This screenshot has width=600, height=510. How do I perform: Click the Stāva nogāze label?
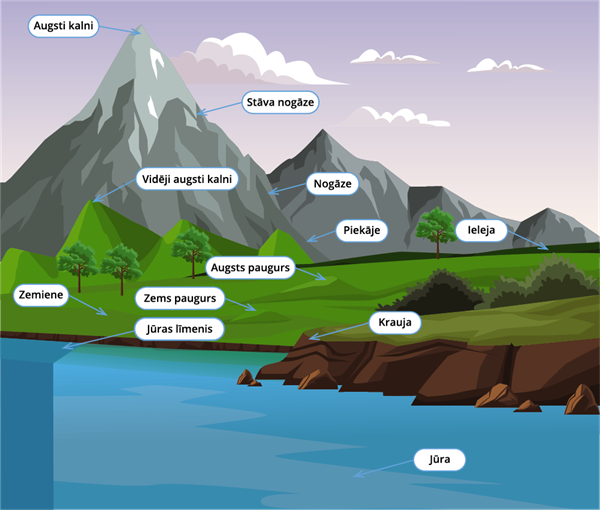pos(278,102)
